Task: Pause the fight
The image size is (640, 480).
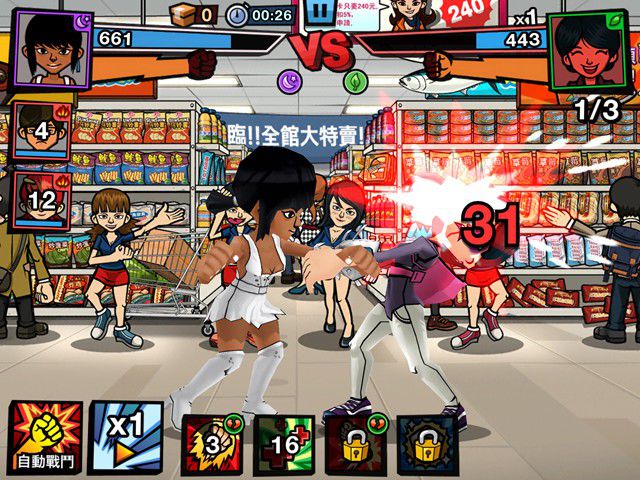Action: pos(320,14)
